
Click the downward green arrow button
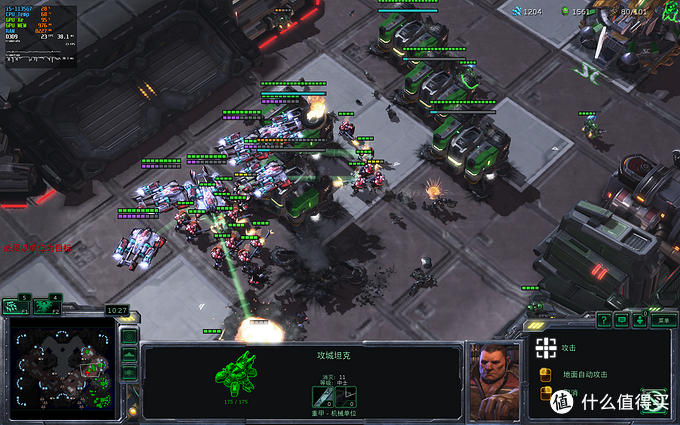pyautogui.click(x=641, y=320)
